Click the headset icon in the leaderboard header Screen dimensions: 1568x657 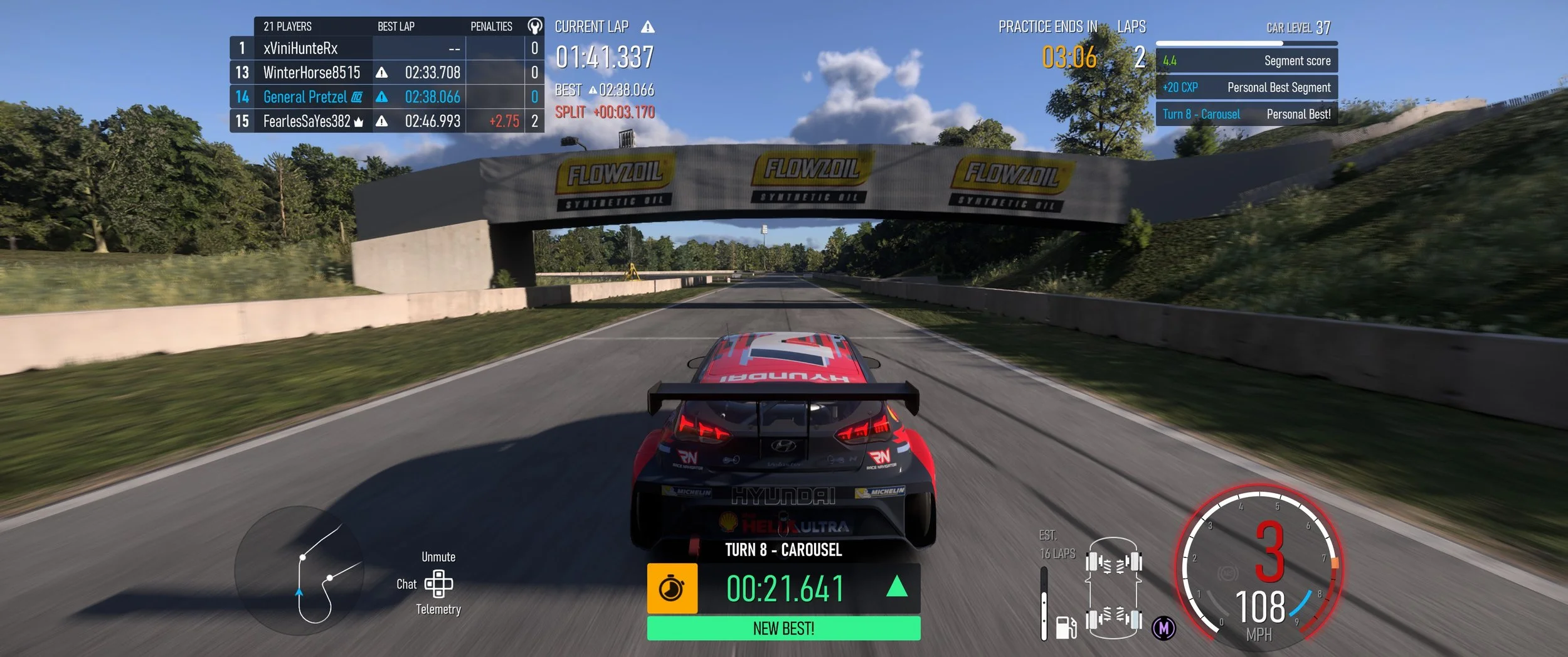pos(534,26)
